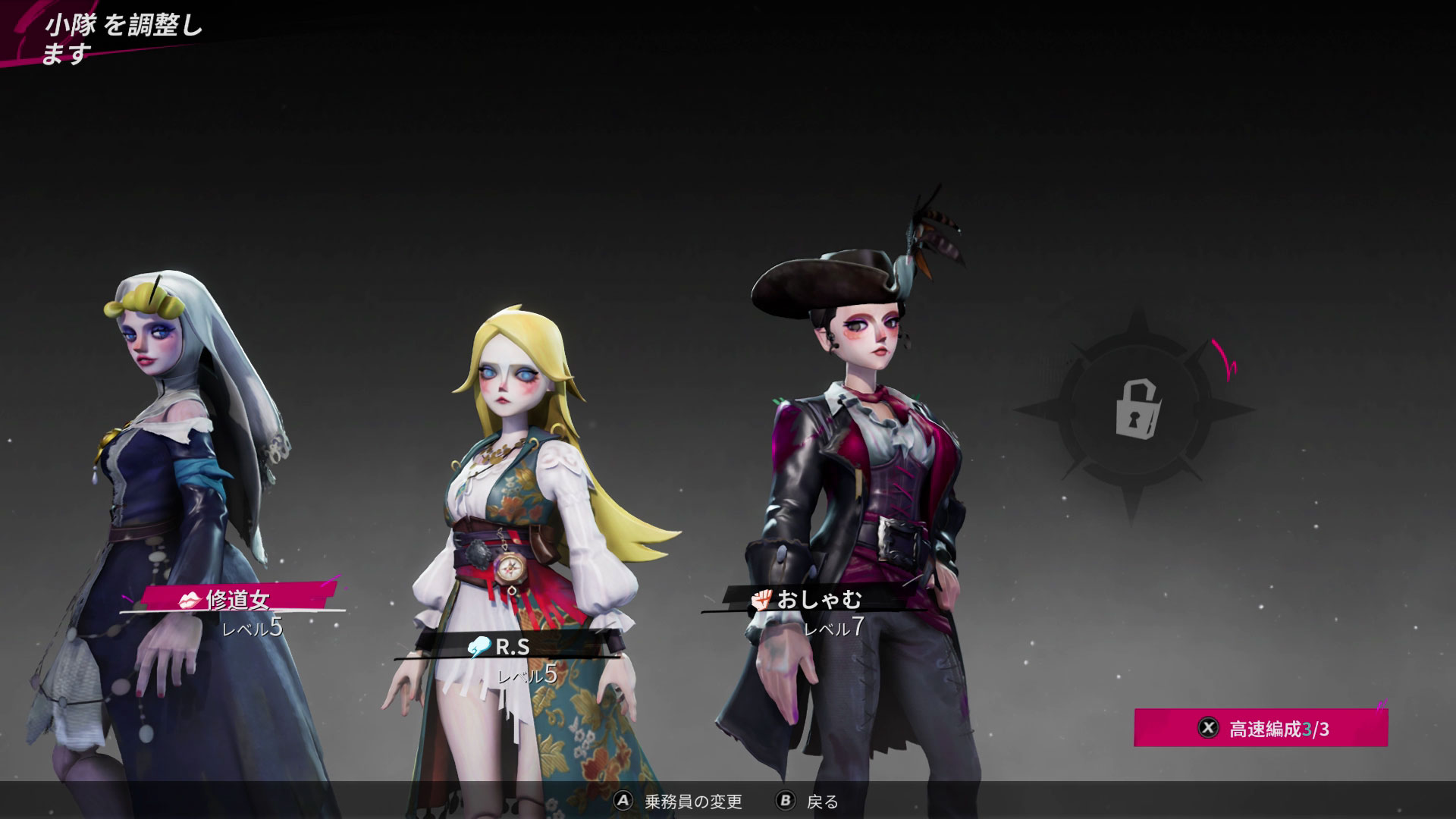Click the highlighted pink 修道女 nameplate

[235, 601]
